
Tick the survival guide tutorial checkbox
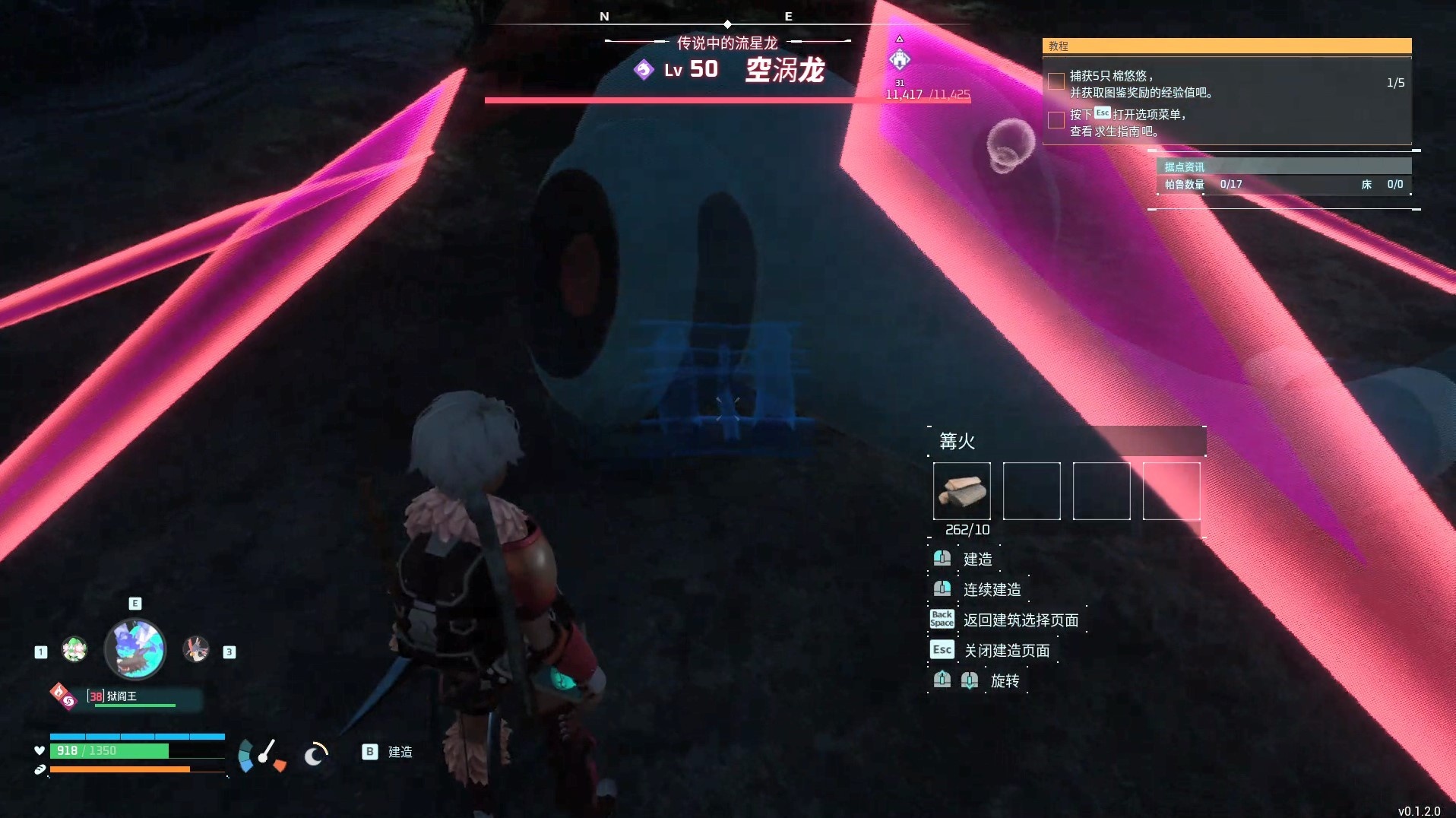1056,120
